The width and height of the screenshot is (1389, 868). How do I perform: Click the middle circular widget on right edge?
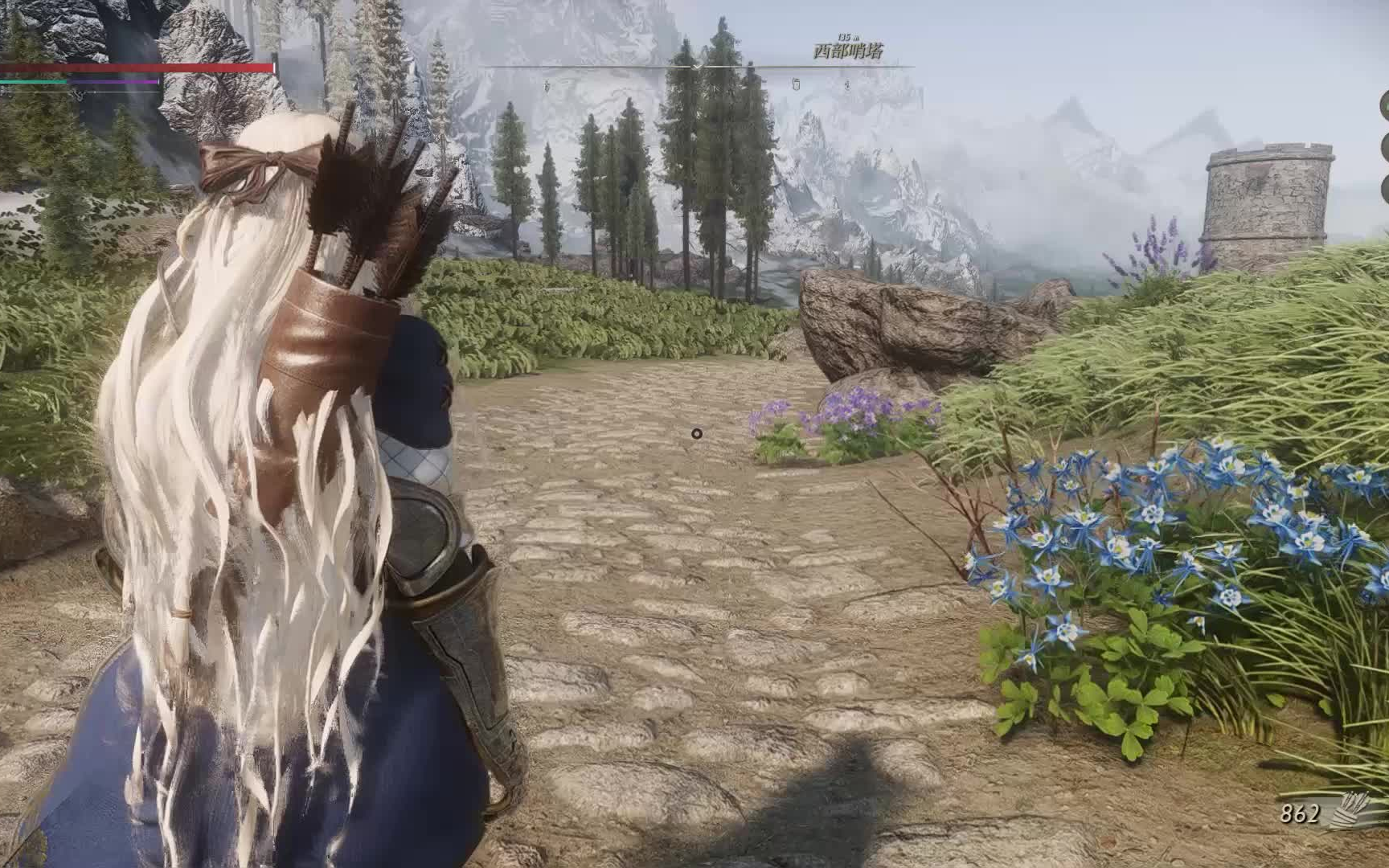[x=1387, y=146]
